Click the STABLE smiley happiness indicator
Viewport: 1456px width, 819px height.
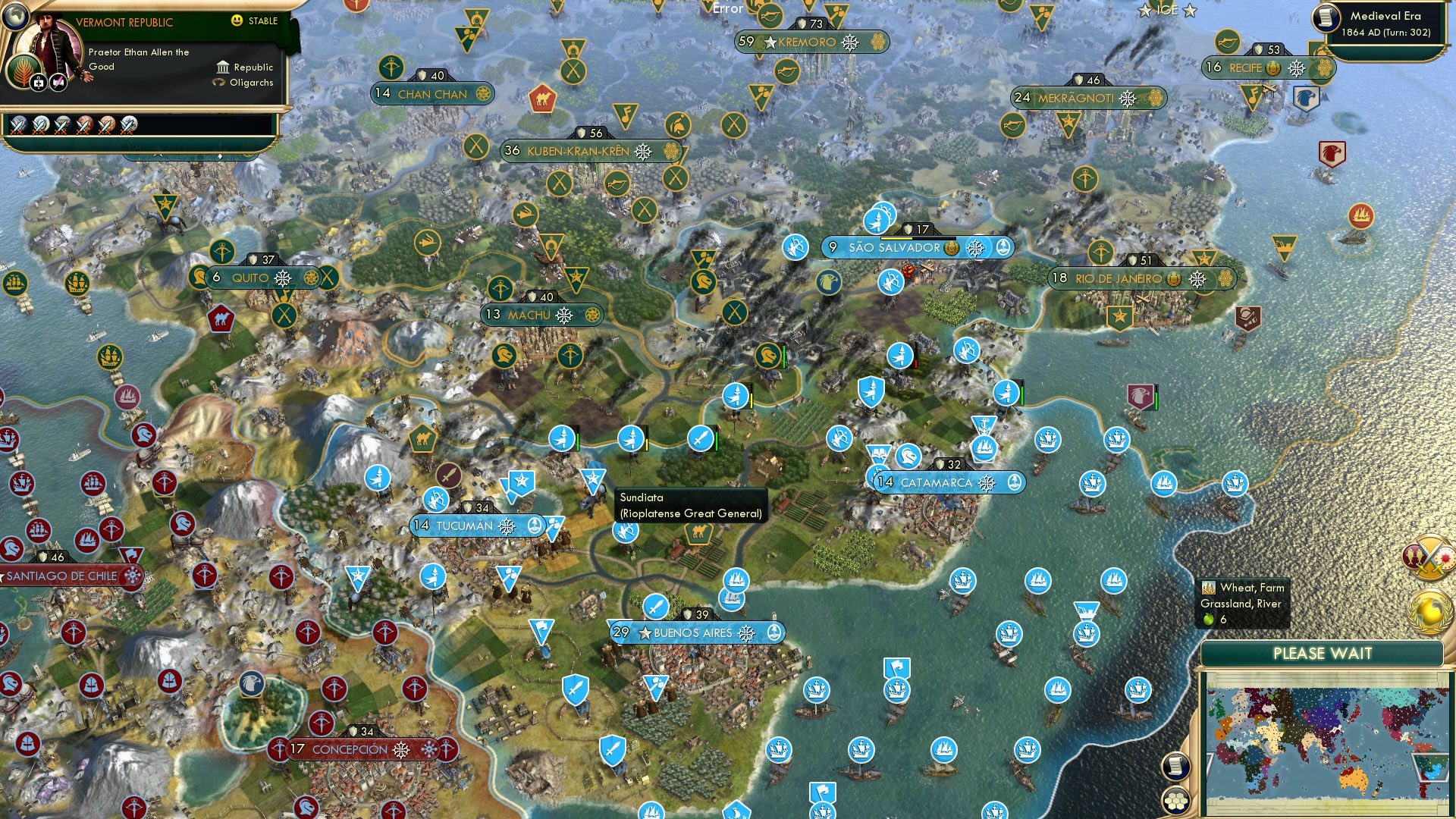(x=237, y=20)
